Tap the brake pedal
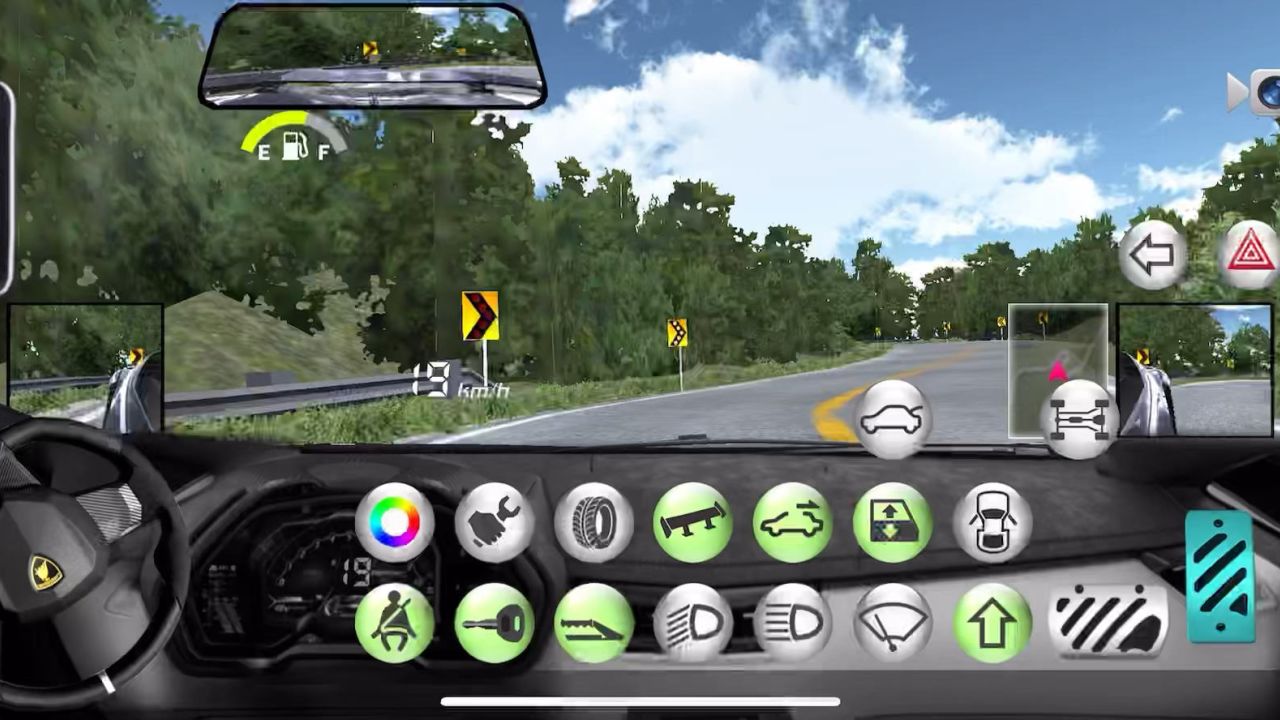The width and height of the screenshot is (1280, 720). [1108, 620]
